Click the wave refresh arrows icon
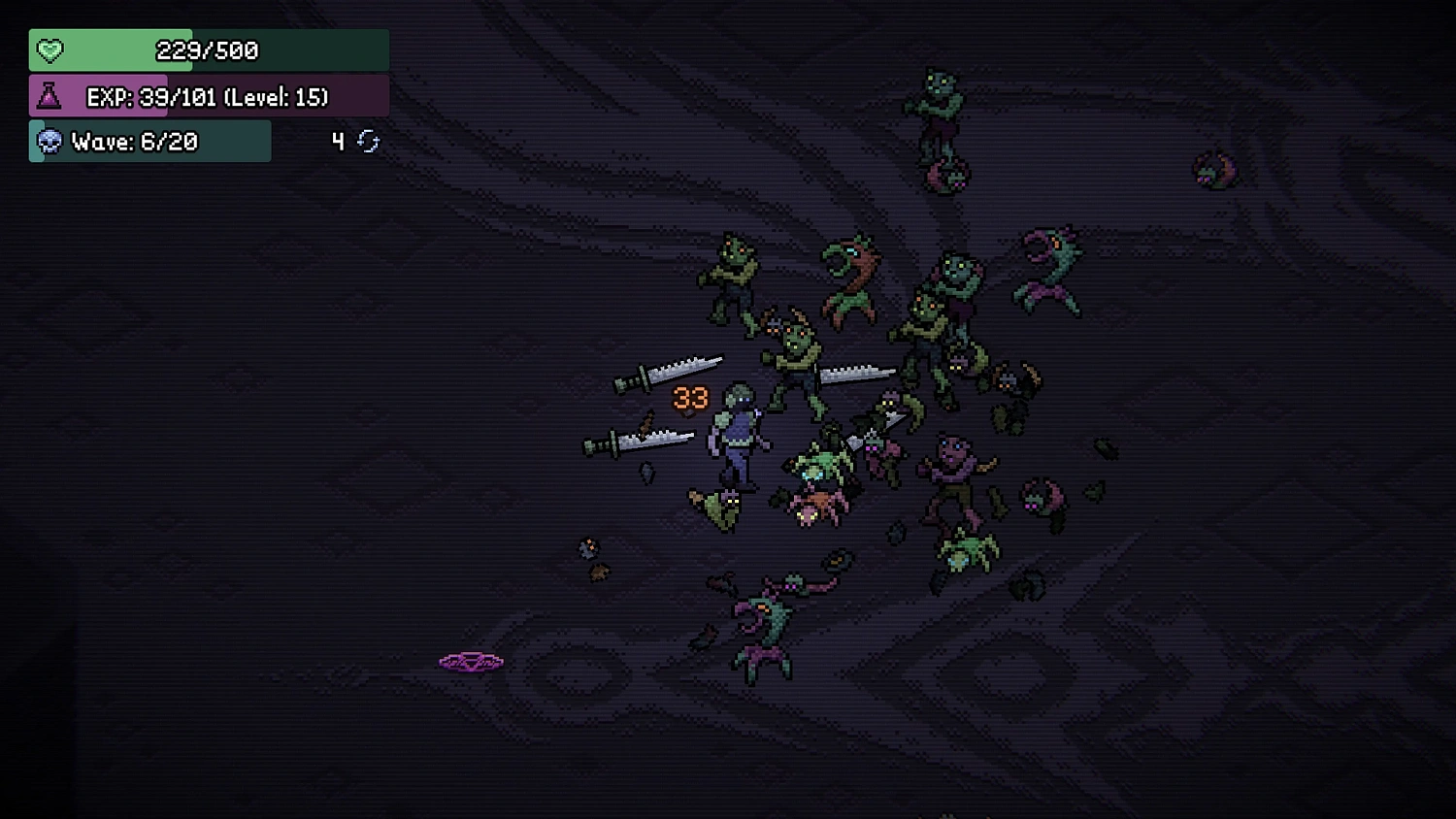 click(x=366, y=141)
